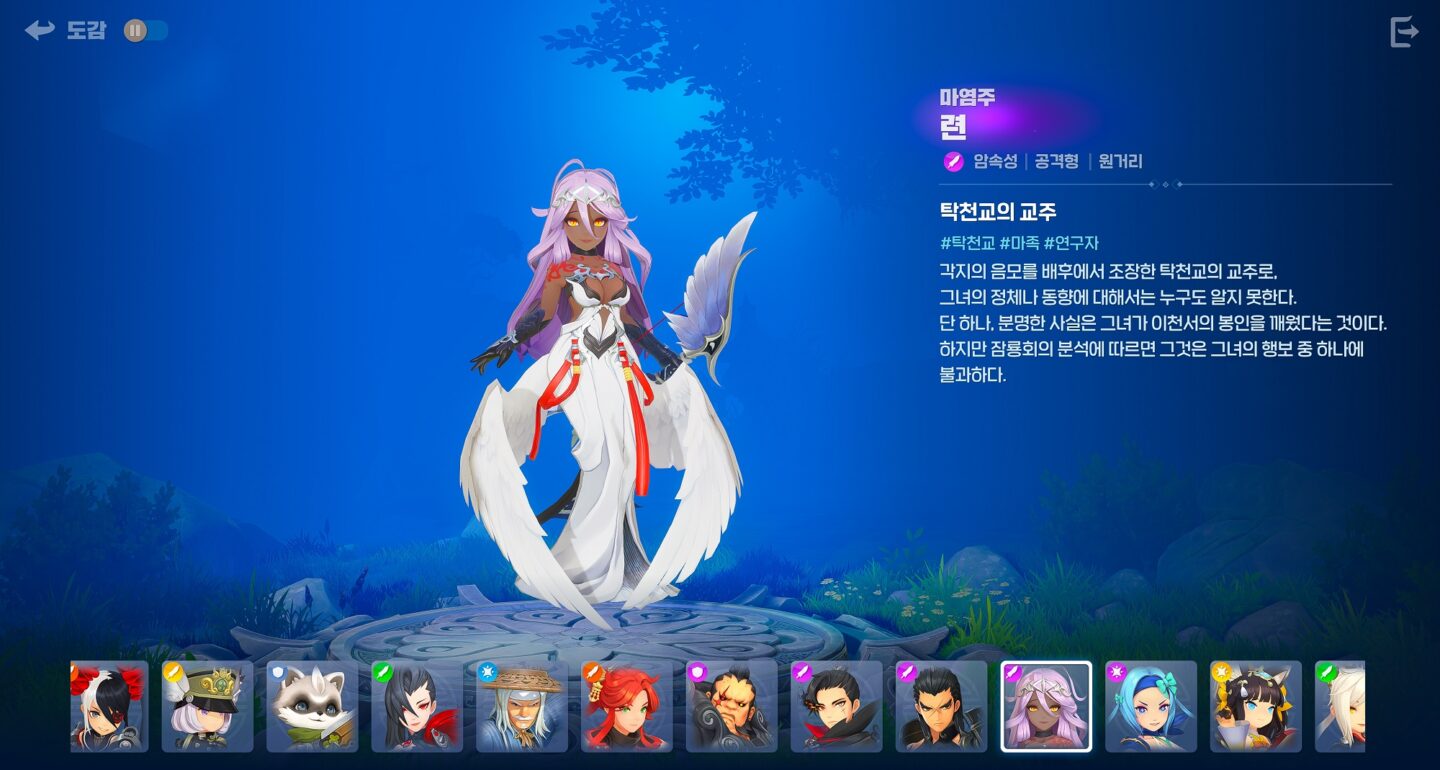1440x770 pixels.
Task: Select the eyepatch character on the far left thumbnail
Action: pyautogui.click(x=108, y=705)
